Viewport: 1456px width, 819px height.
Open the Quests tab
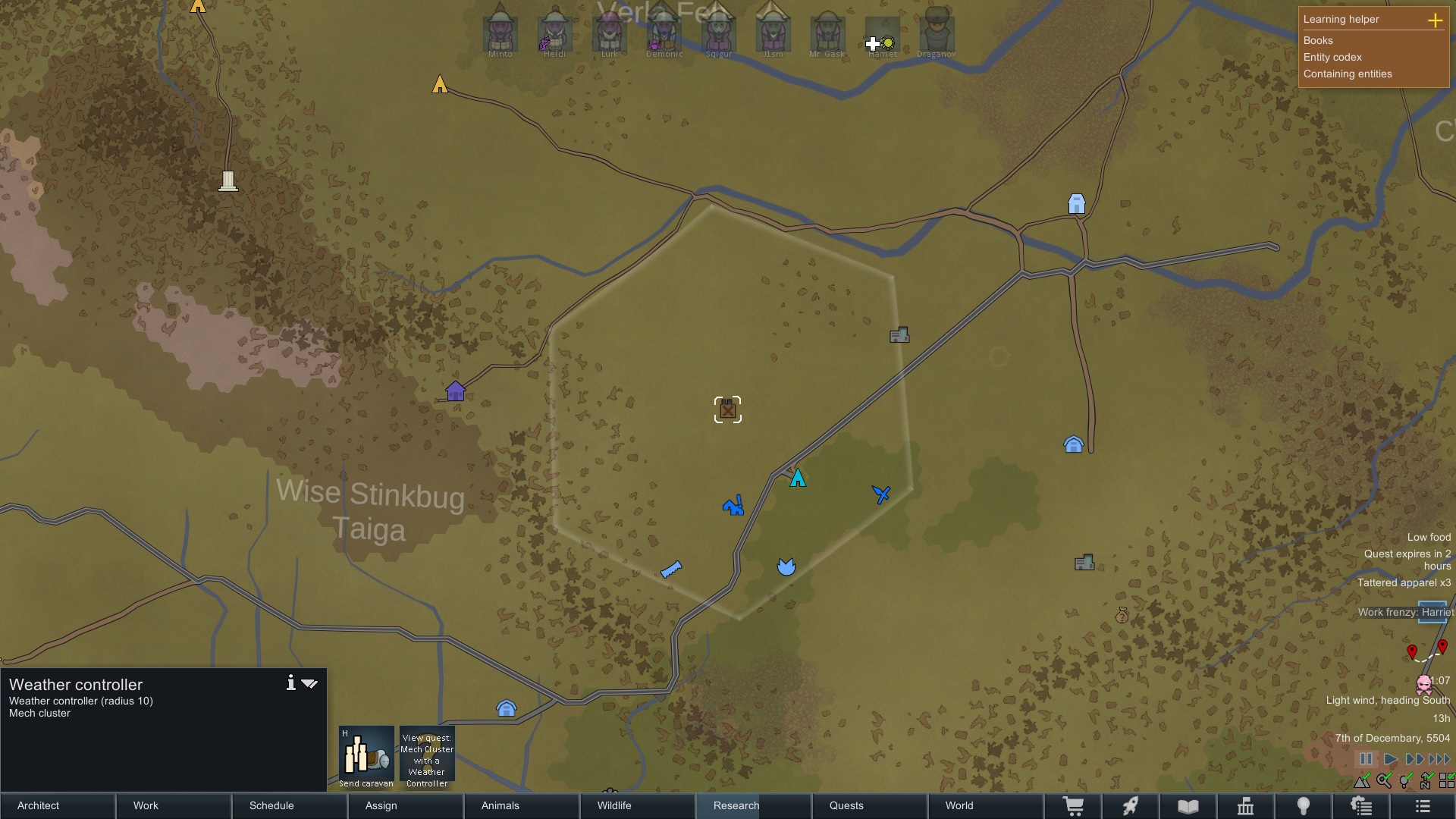point(868,805)
